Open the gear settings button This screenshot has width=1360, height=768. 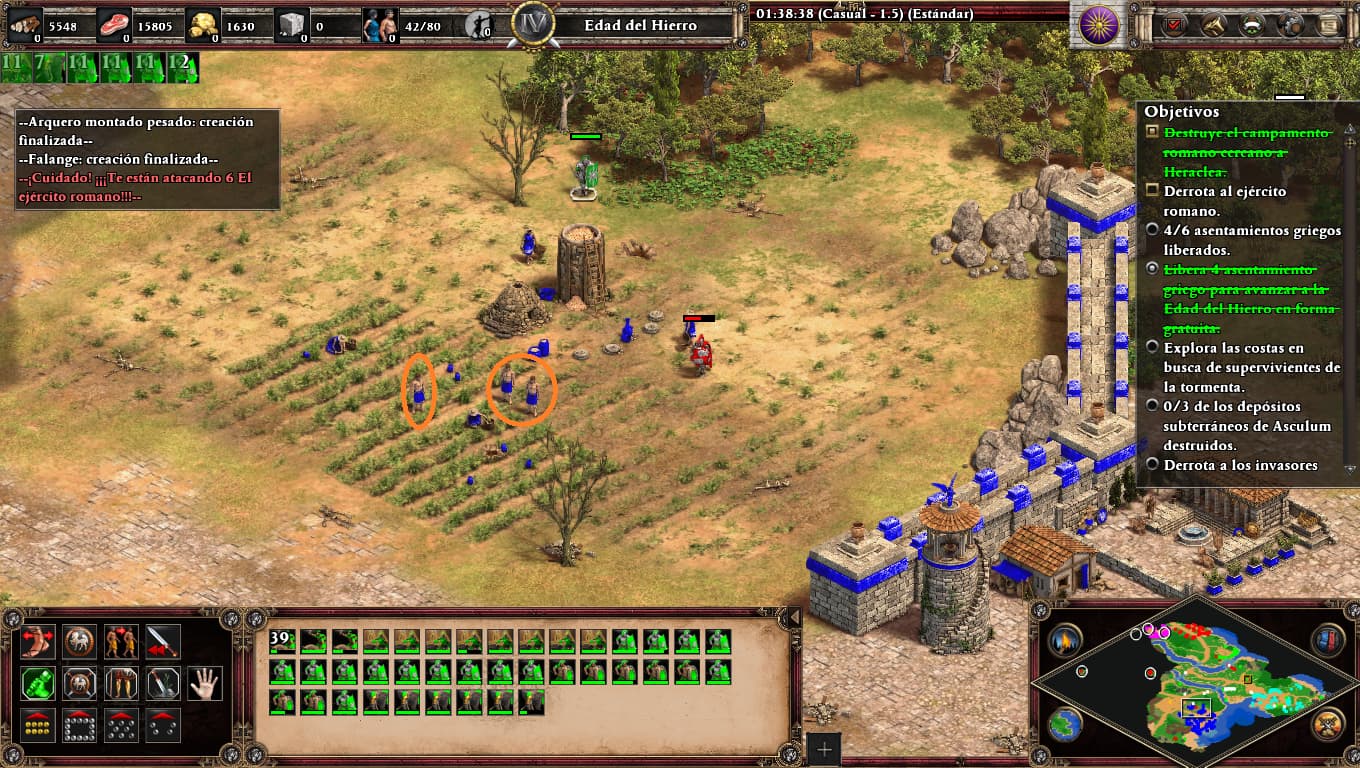(x=1291, y=24)
